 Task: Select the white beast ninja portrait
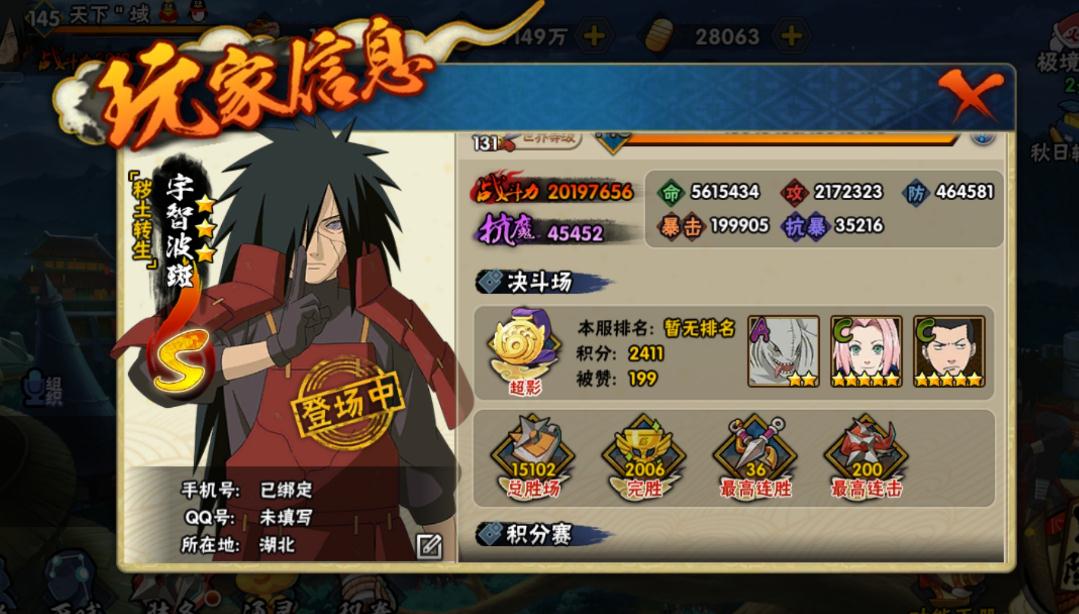(783, 351)
